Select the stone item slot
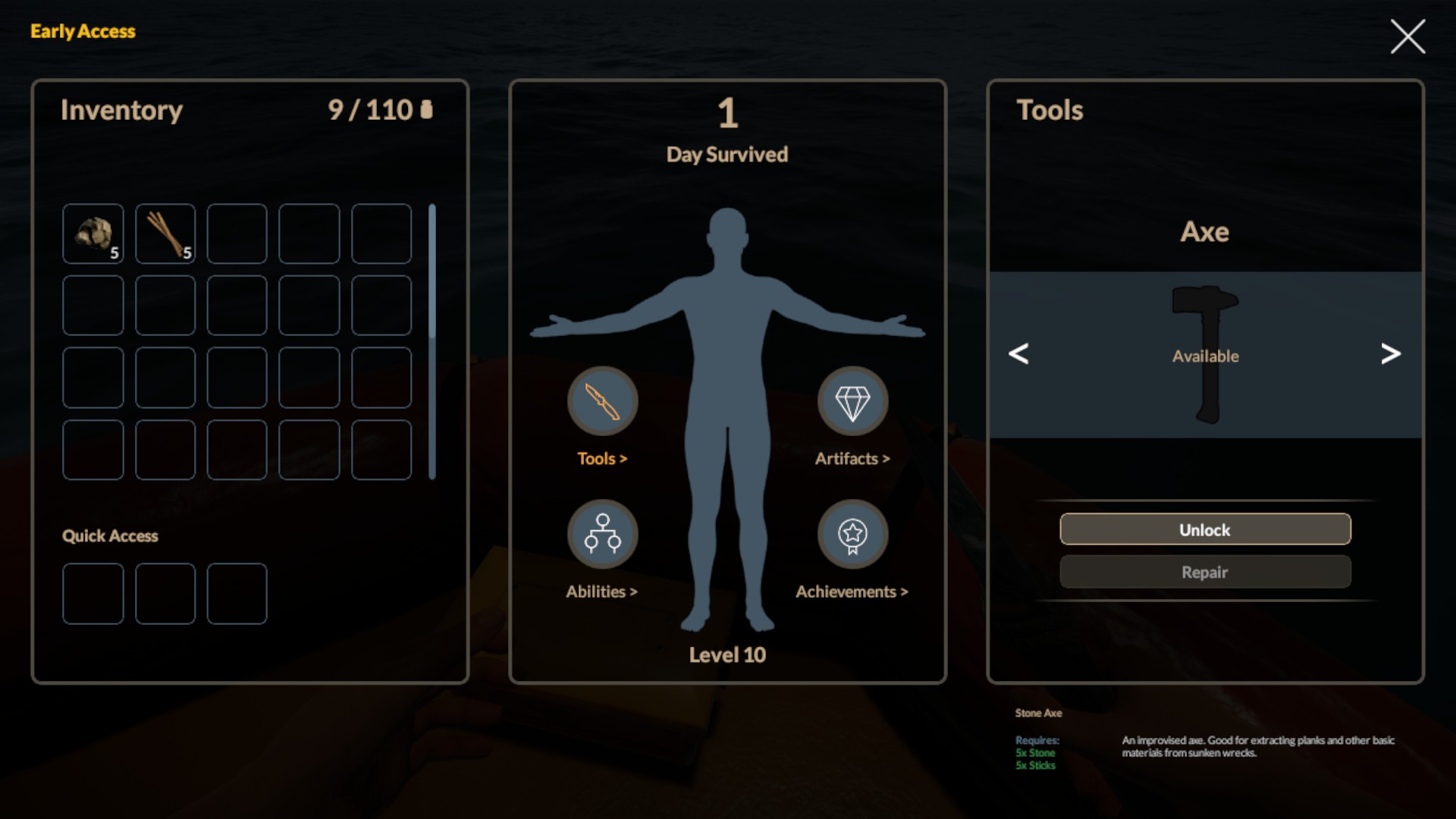 pyautogui.click(x=93, y=234)
